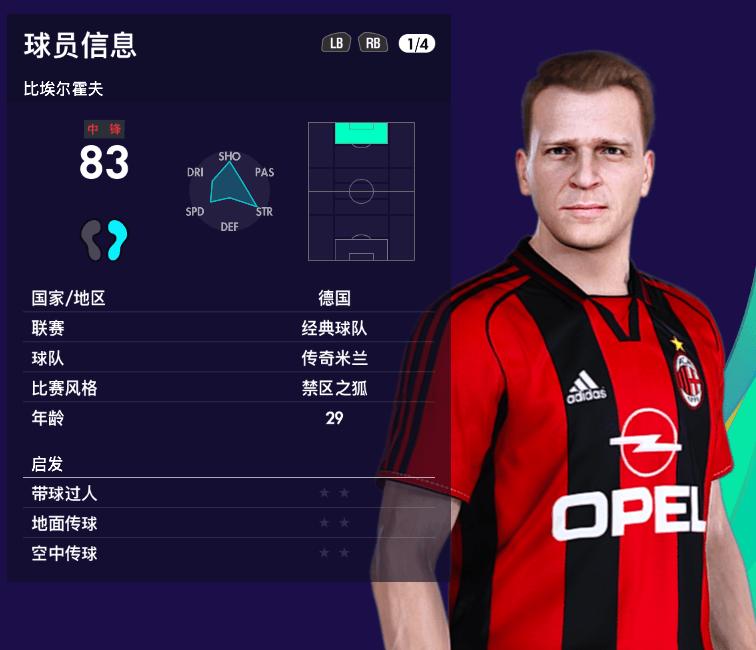Choose the 带球过人 ability row

pyautogui.click(x=230, y=493)
